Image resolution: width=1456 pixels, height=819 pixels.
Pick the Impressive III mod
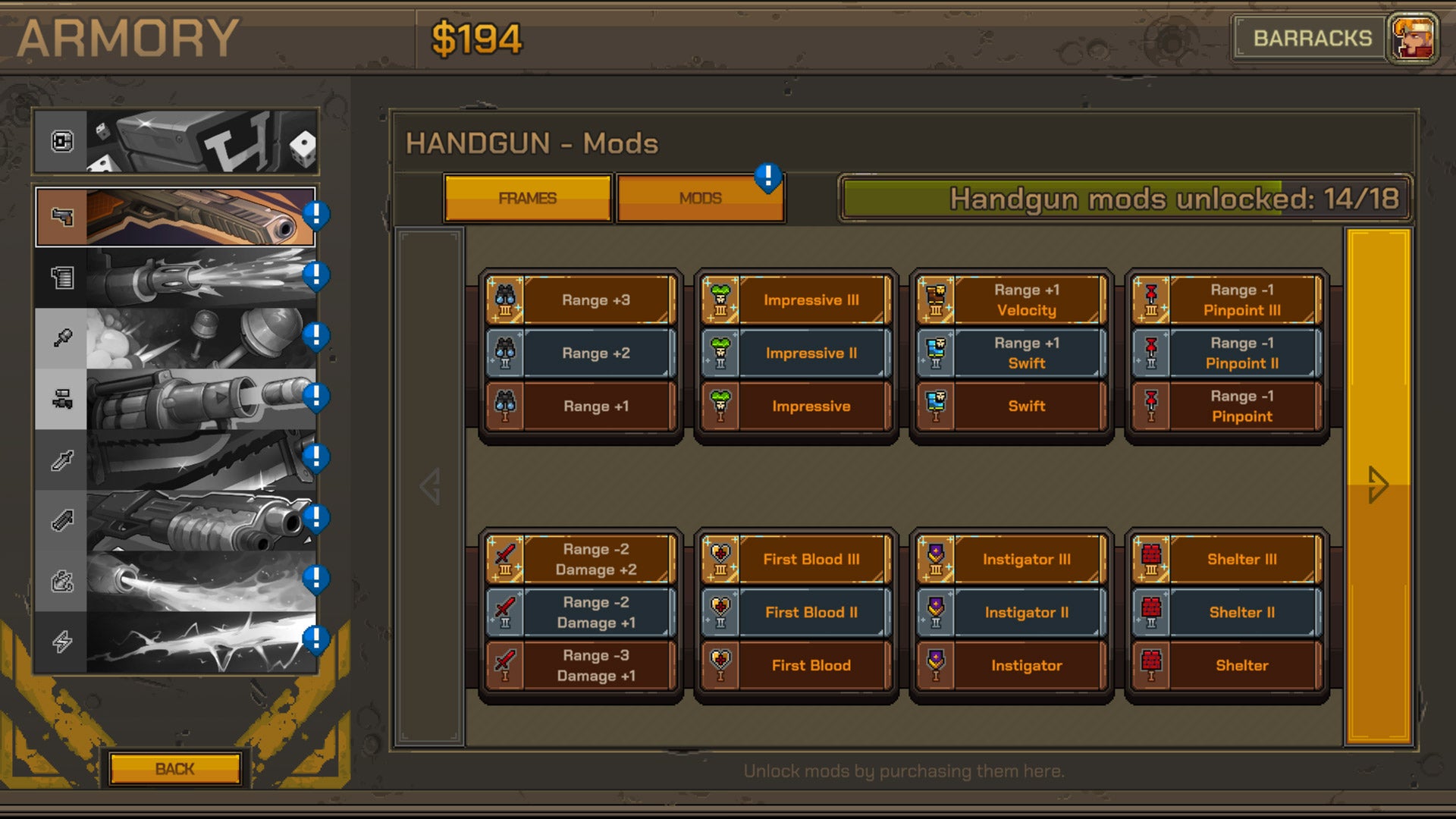[x=796, y=300]
